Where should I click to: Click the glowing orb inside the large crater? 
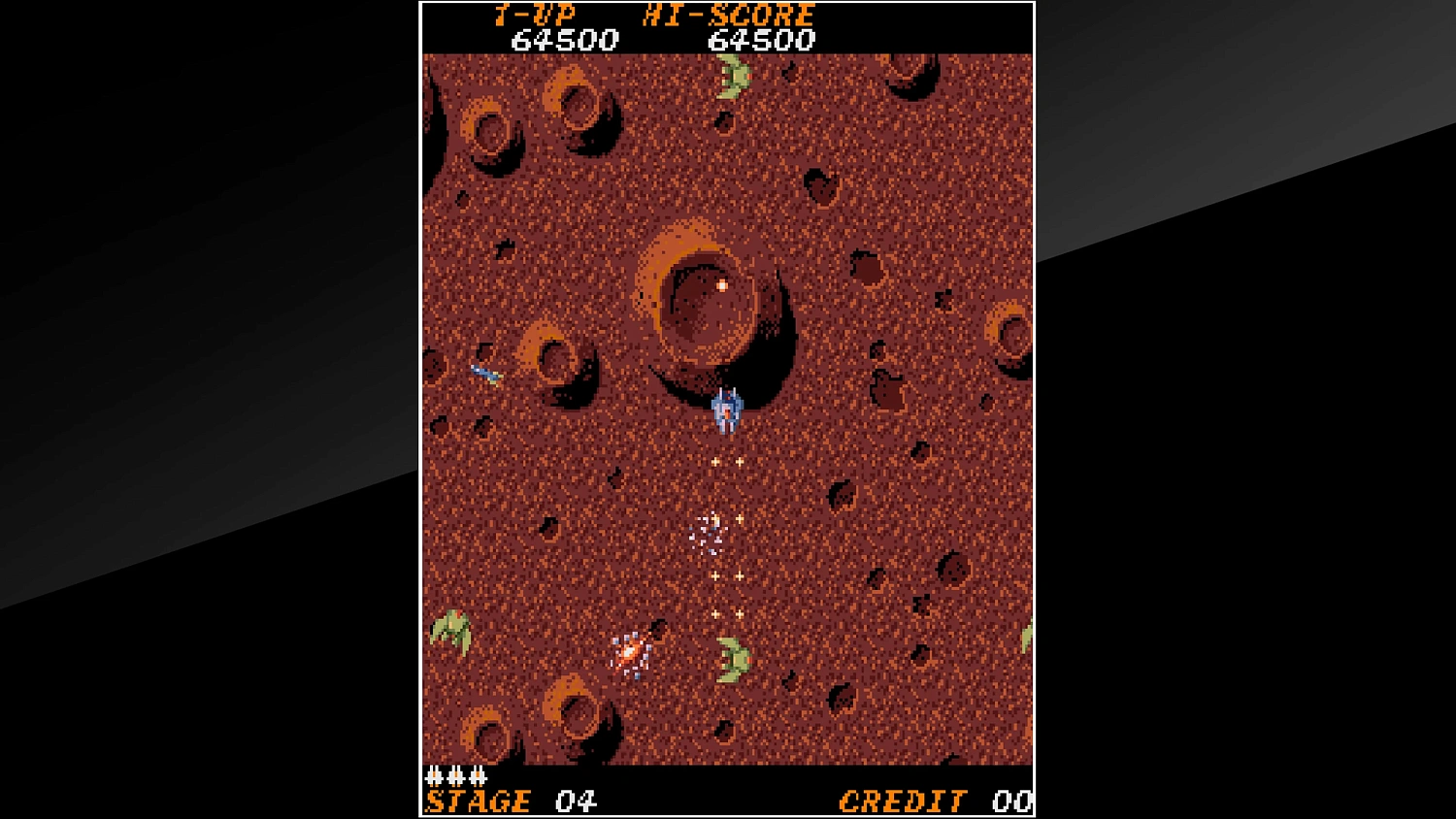[x=721, y=285]
